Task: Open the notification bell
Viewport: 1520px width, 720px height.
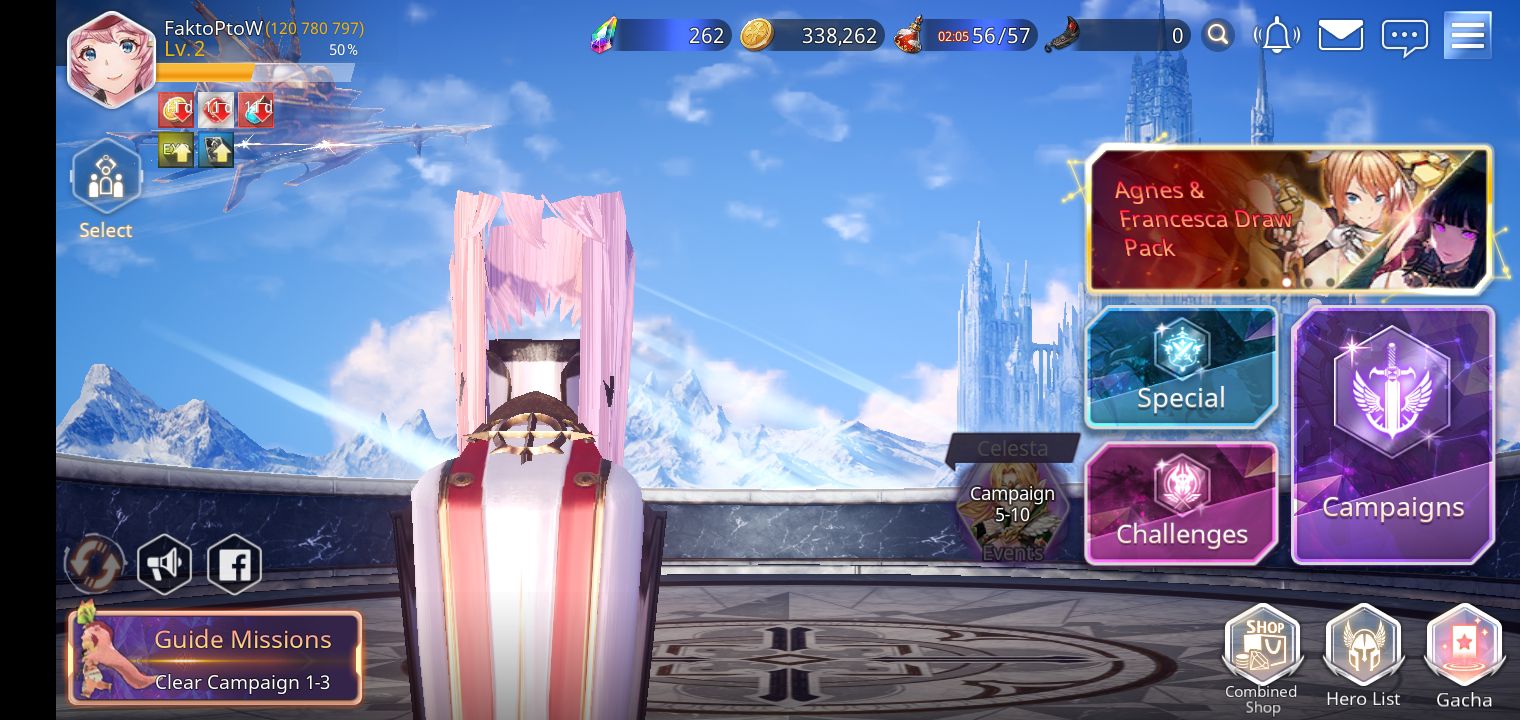Action: (x=1277, y=34)
